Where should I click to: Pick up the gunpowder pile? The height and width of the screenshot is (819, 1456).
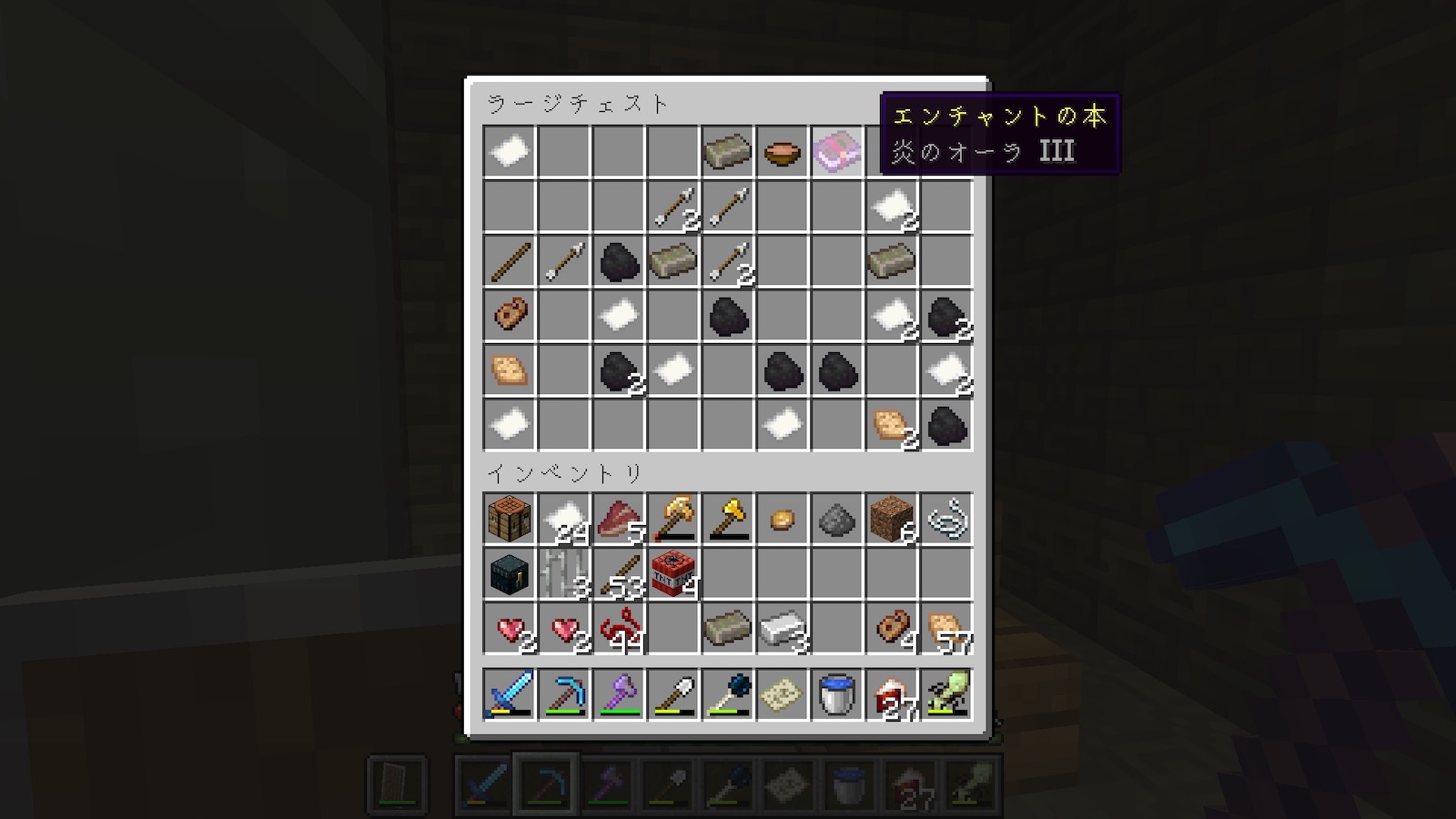(x=836, y=519)
